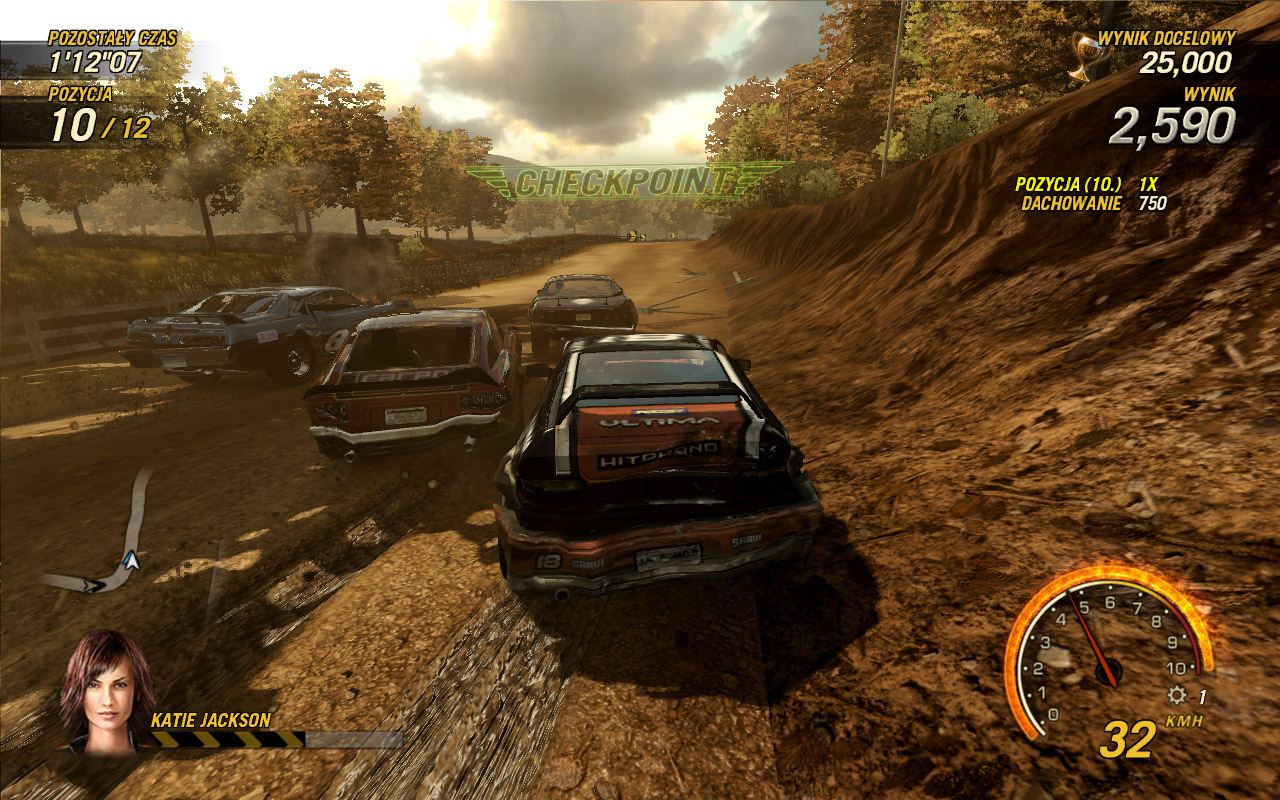Click the gear indicator cog icon

1177,696
